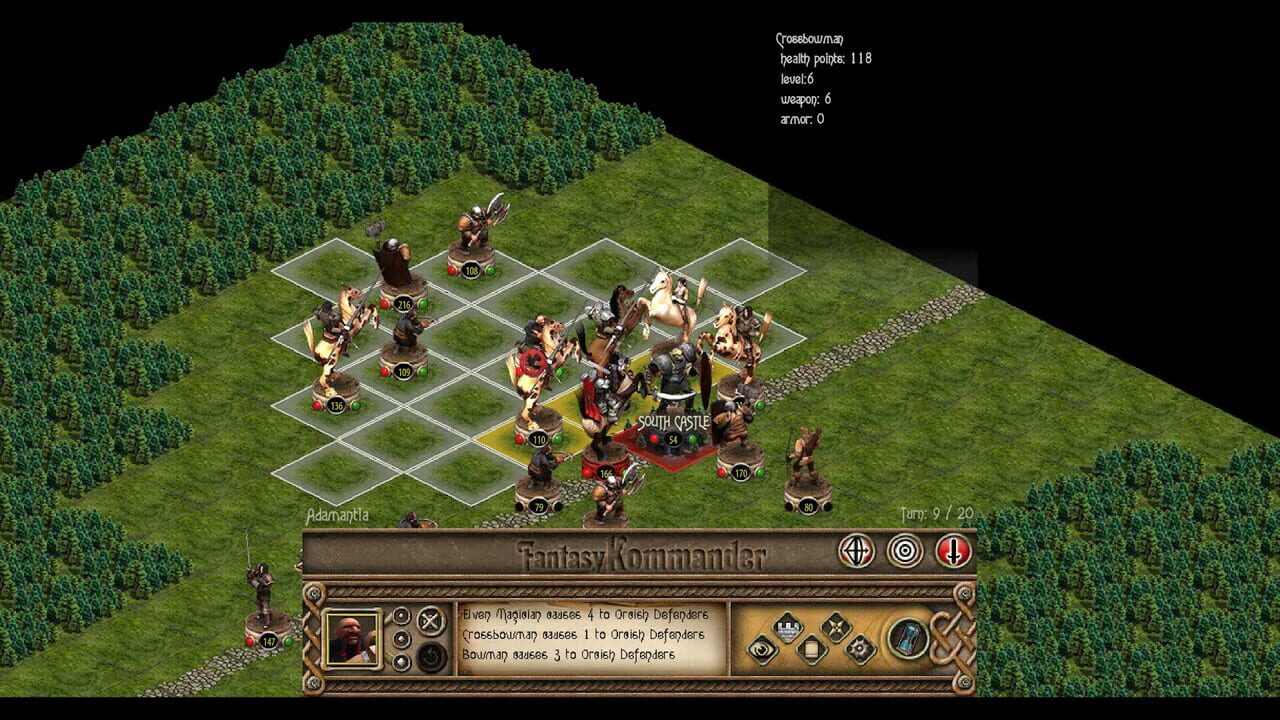
Task: Click the target bullseye icon on the banner
Action: [905, 550]
